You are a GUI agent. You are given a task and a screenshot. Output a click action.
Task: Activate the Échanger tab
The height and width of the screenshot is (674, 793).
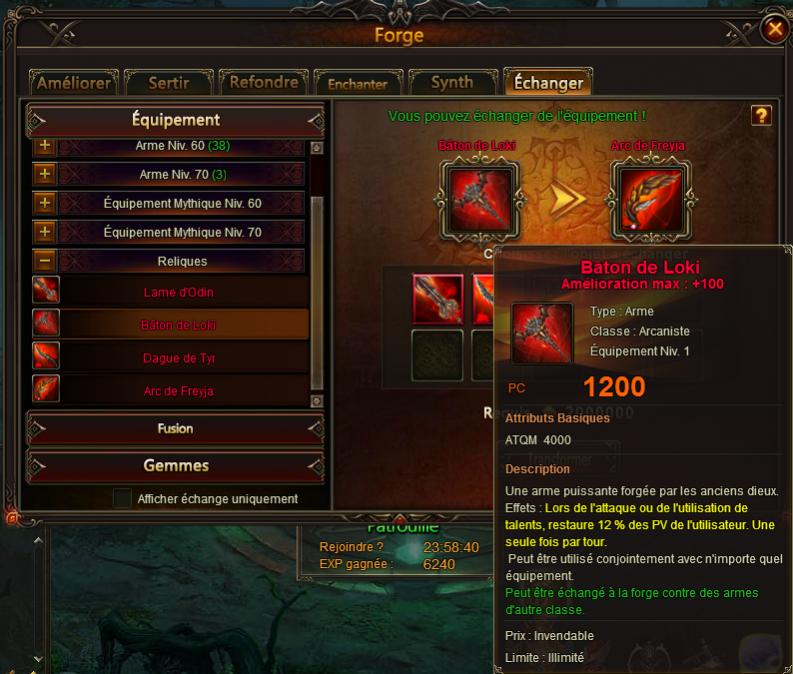(548, 83)
